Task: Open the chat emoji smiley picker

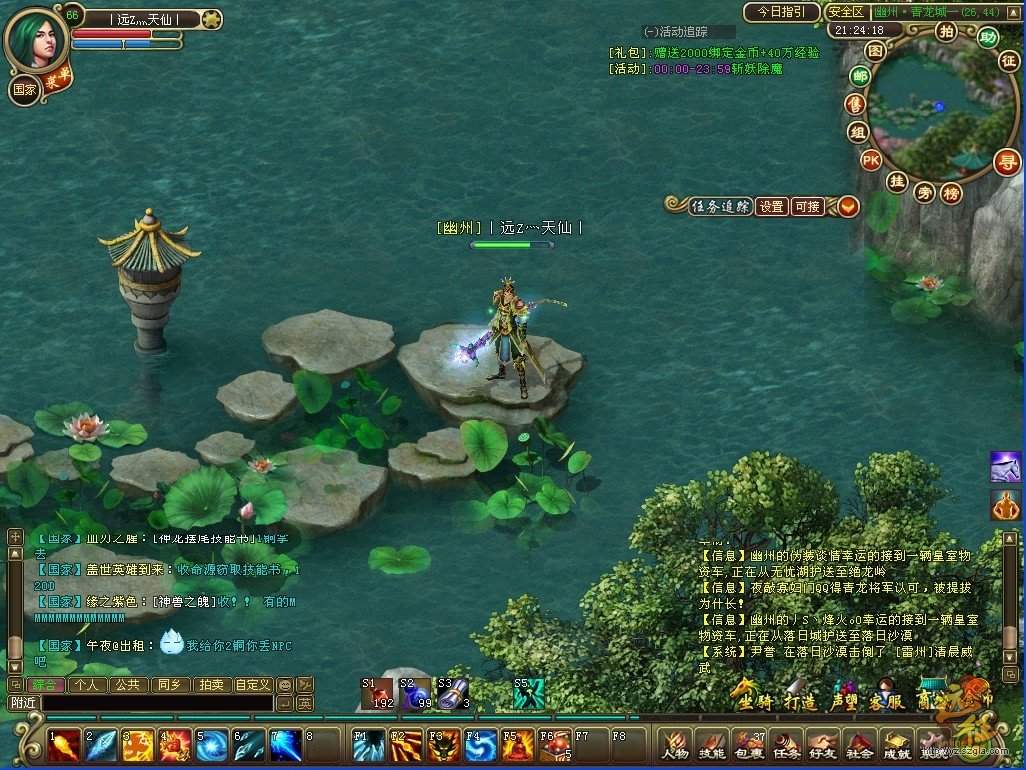Action: tap(284, 685)
